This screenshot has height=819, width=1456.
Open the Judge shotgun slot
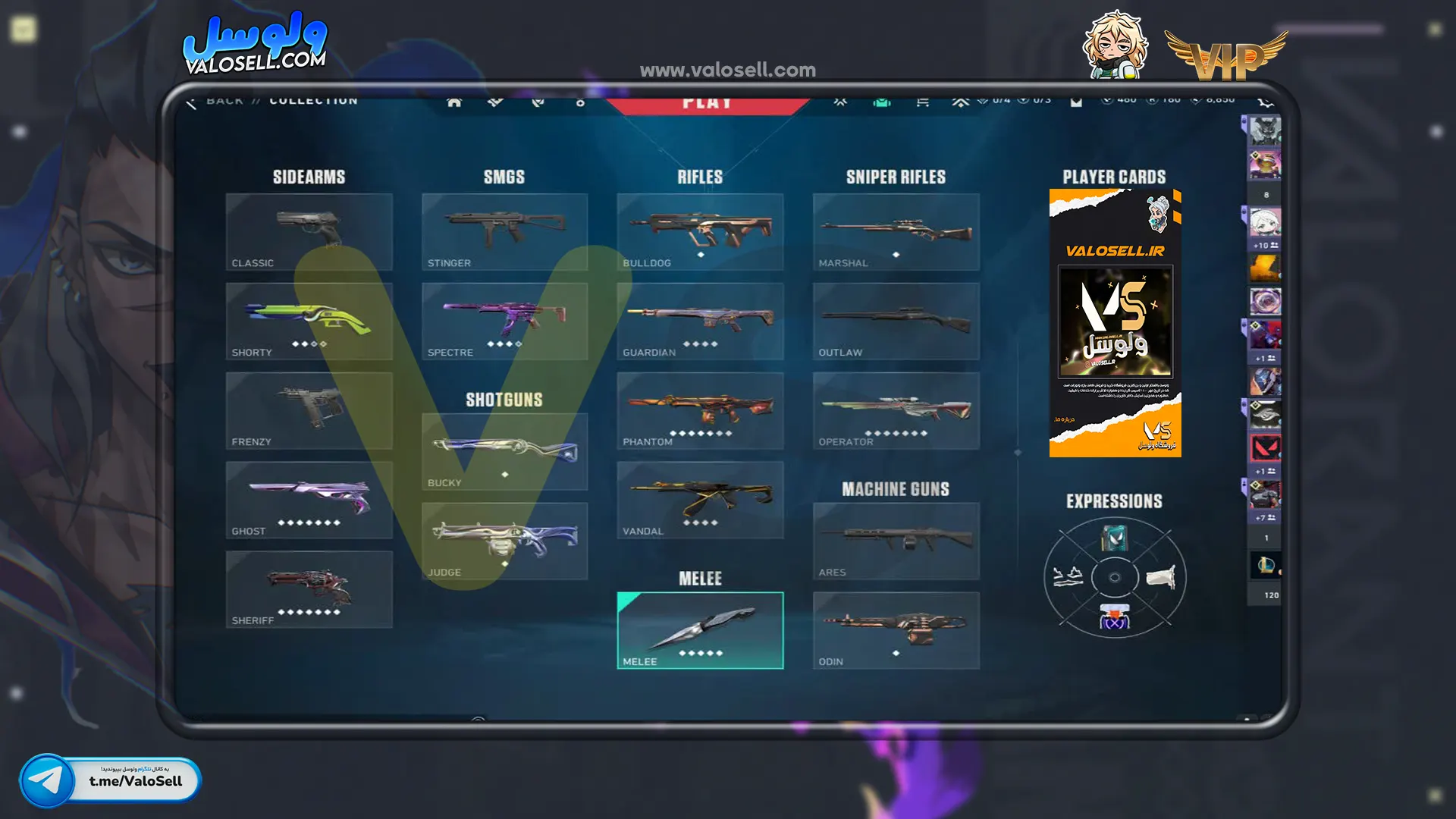pyautogui.click(x=504, y=541)
